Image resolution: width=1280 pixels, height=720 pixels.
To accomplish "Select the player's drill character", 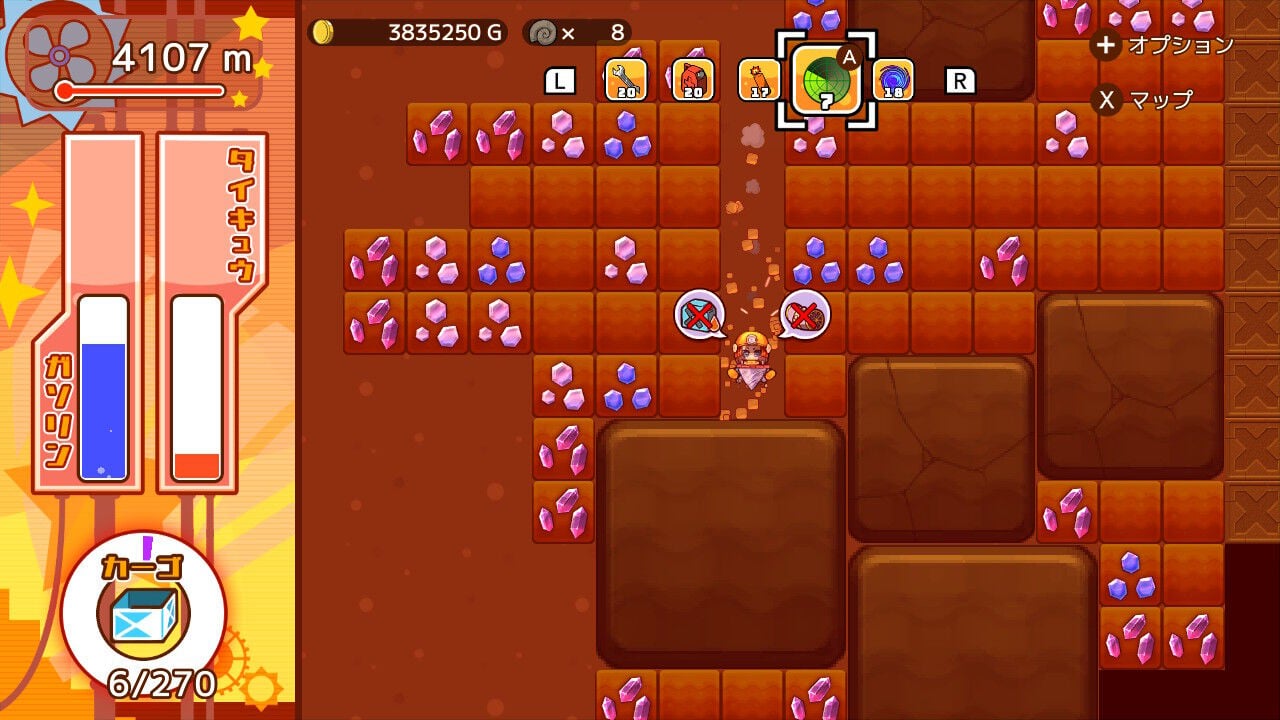I will coord(752,358).
